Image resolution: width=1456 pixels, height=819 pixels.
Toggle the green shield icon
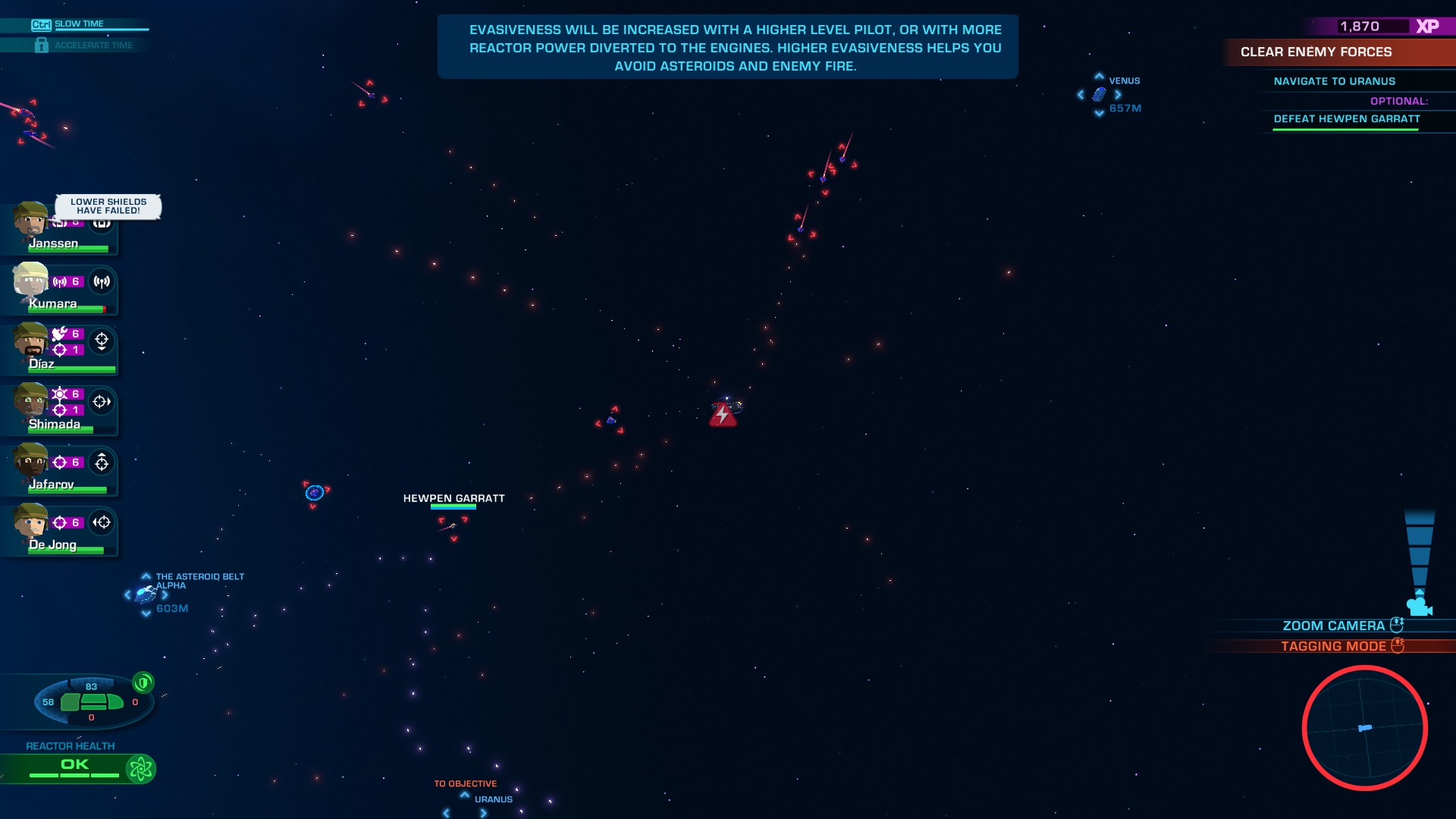tap(143, 682)
